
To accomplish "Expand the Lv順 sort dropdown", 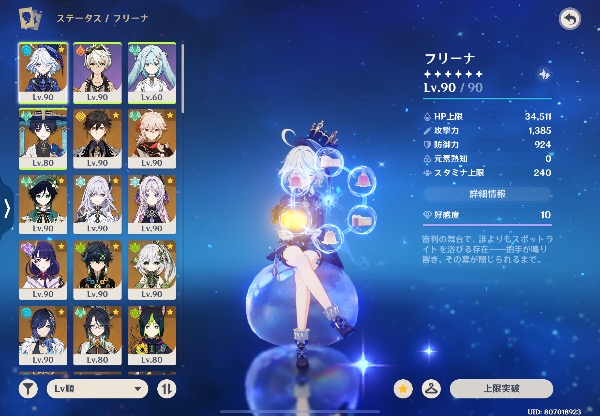I will (x=96, y=388).
